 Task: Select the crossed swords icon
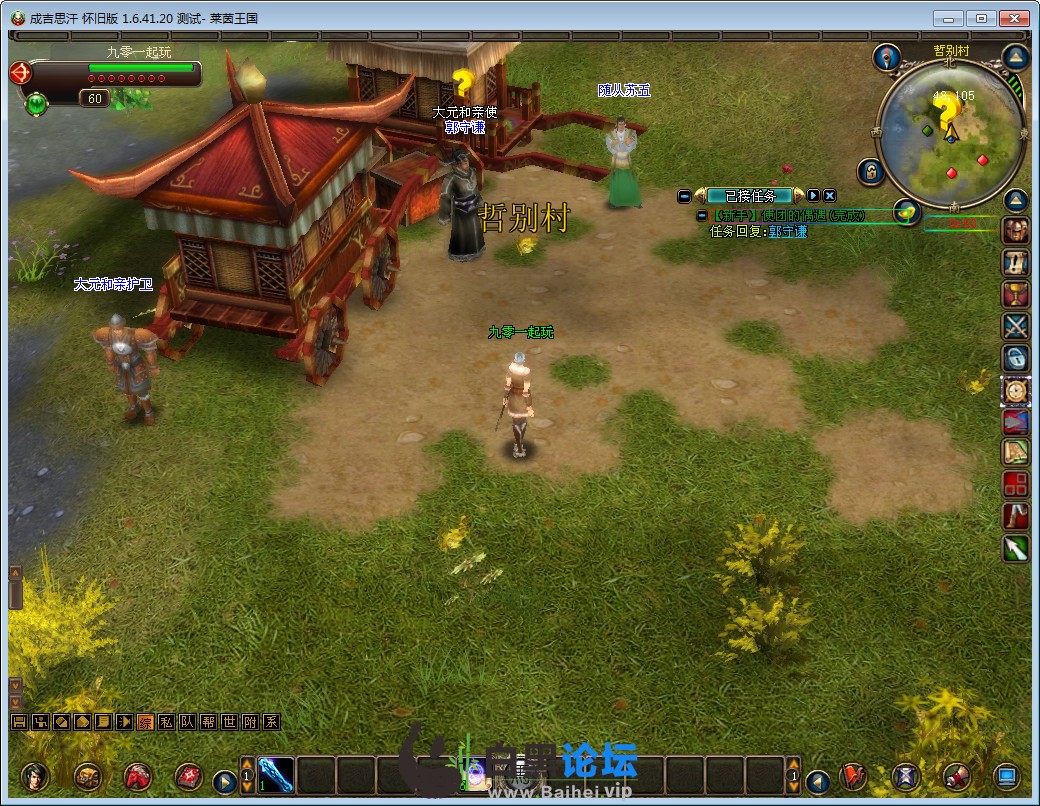(x=1016, y=326)
